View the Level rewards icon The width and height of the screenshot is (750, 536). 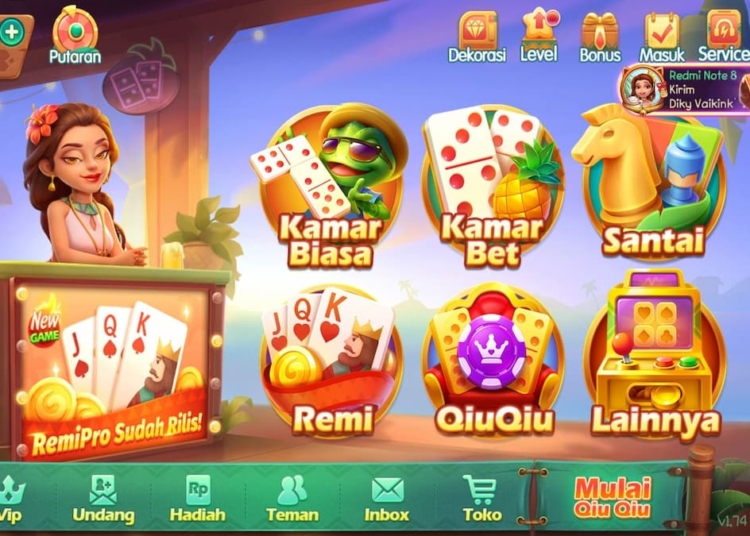coord(539,34)
